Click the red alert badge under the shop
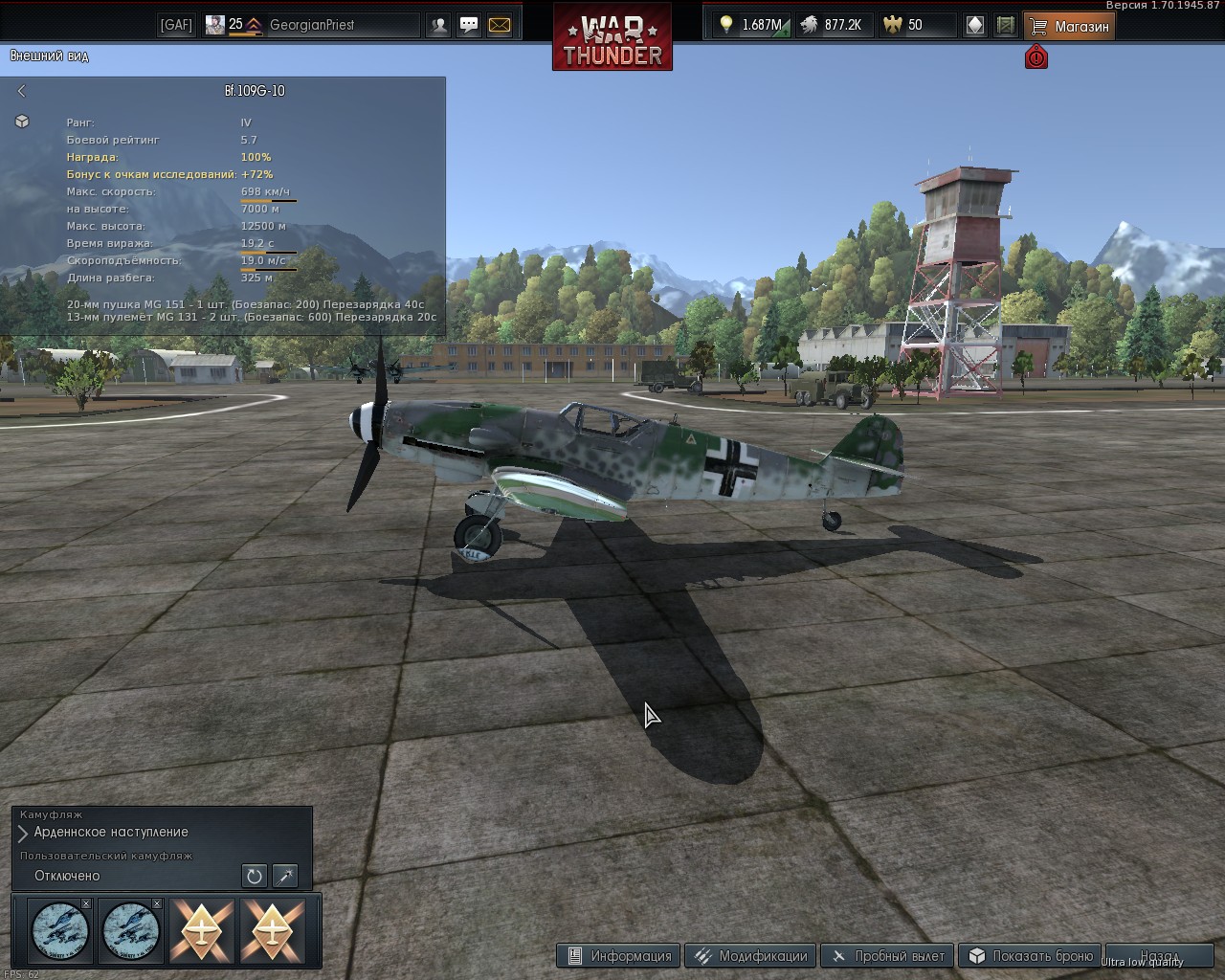The width and height of the screenshot is (1225, 980). coord(1036,57)
